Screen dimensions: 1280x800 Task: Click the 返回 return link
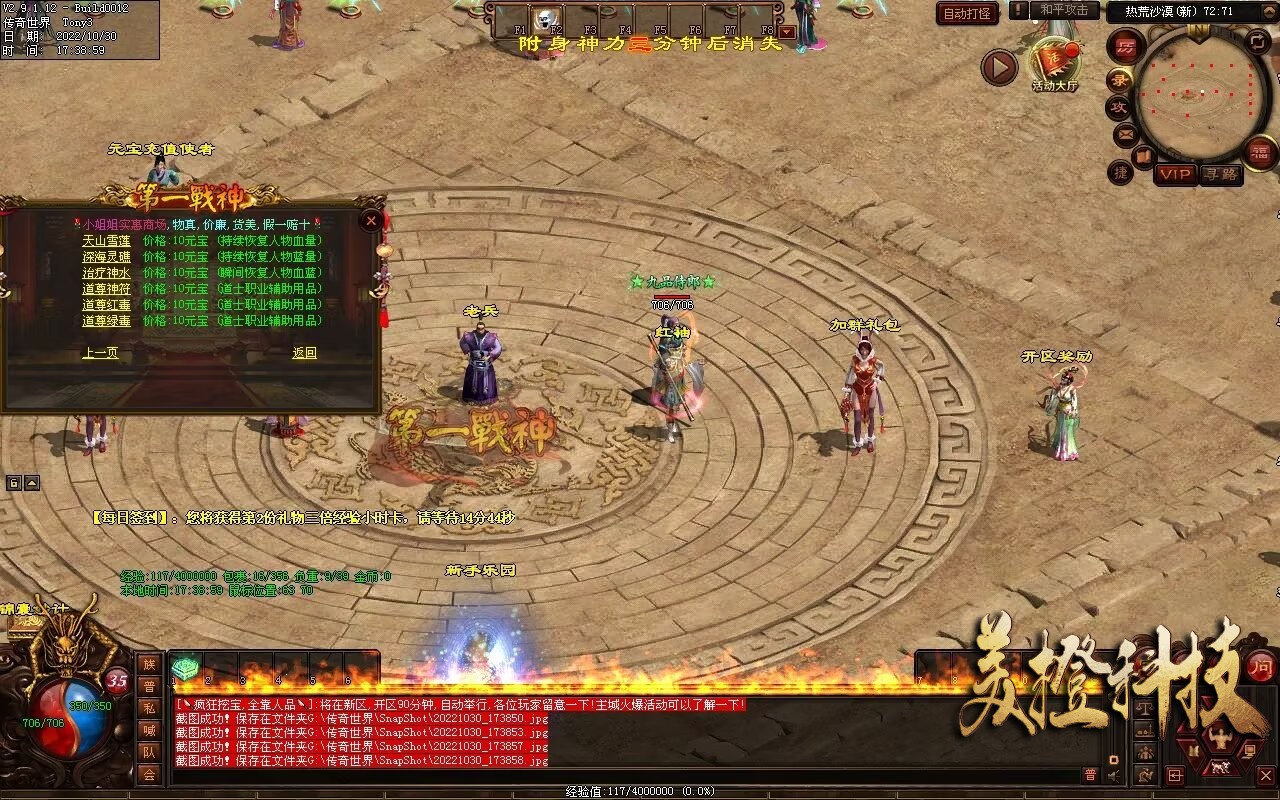coord(304,353)
